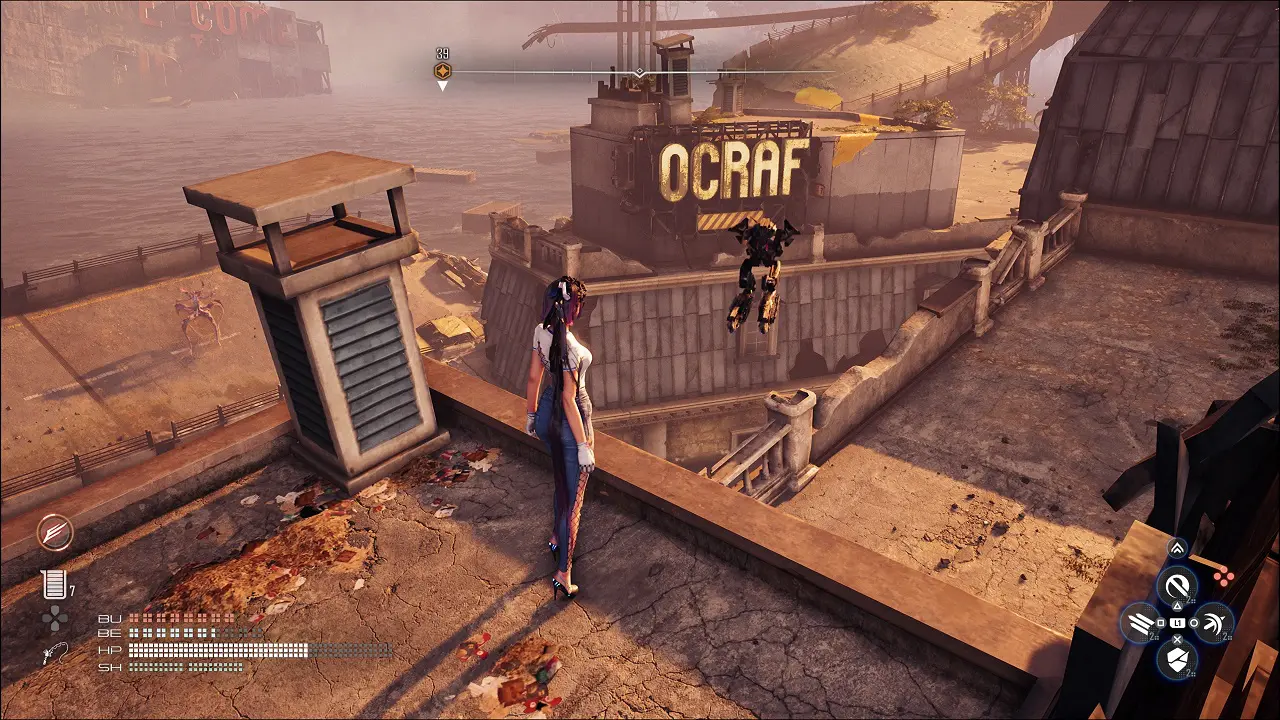
Task: Use the healing potion canister item
Action: click(53, 585)
